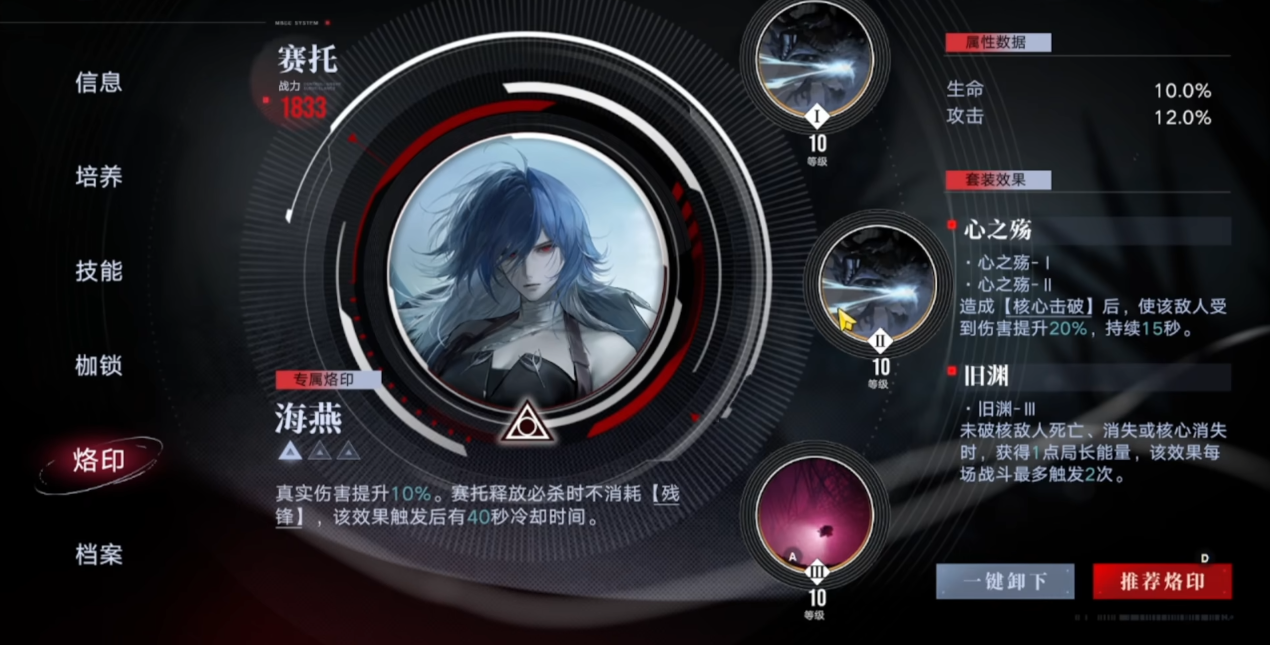Switch to the 培养 training tab
The width and height of the screenshot is (1270, 645).
[x=98, y=177]
